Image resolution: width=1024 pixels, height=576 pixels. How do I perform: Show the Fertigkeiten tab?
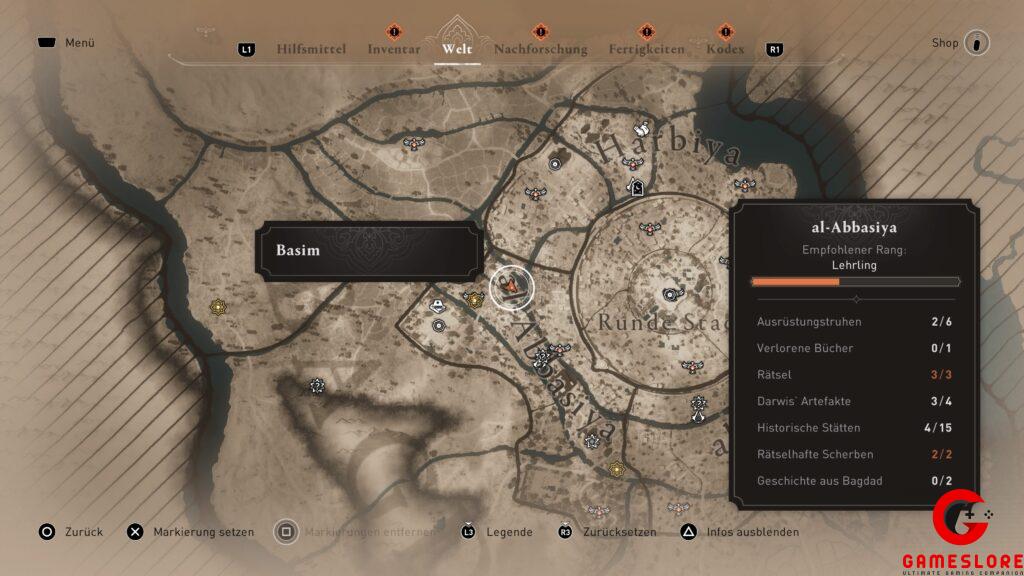[647, 48]
